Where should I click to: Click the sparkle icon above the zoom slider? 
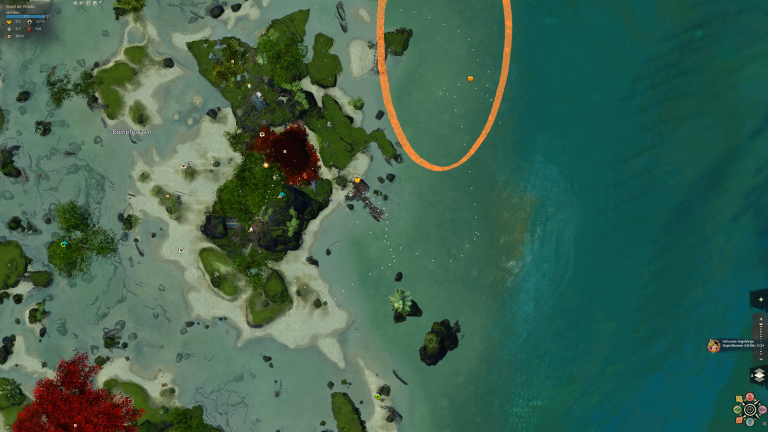(x=760, y=300)
